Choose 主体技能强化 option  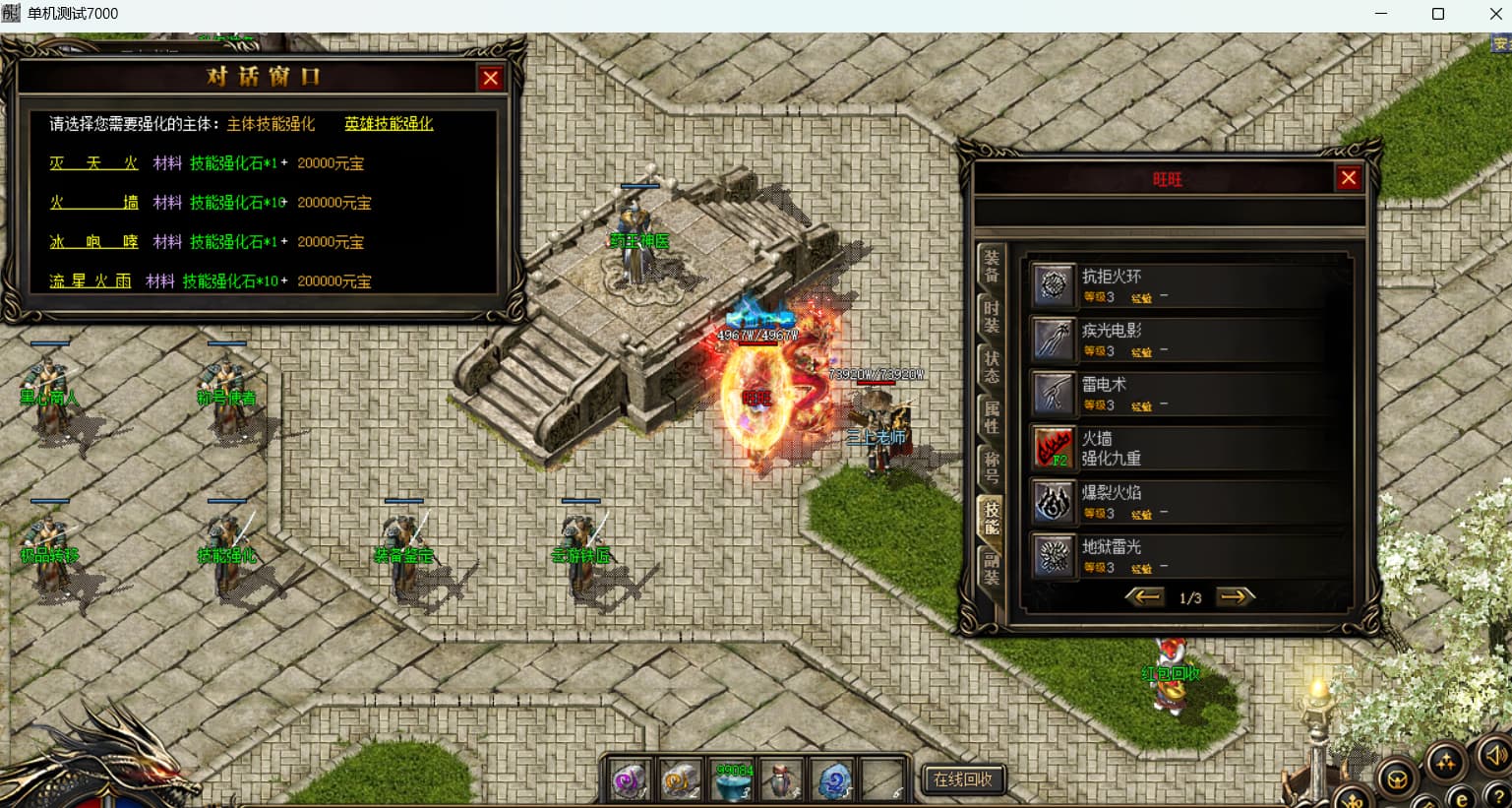(271, 124)
